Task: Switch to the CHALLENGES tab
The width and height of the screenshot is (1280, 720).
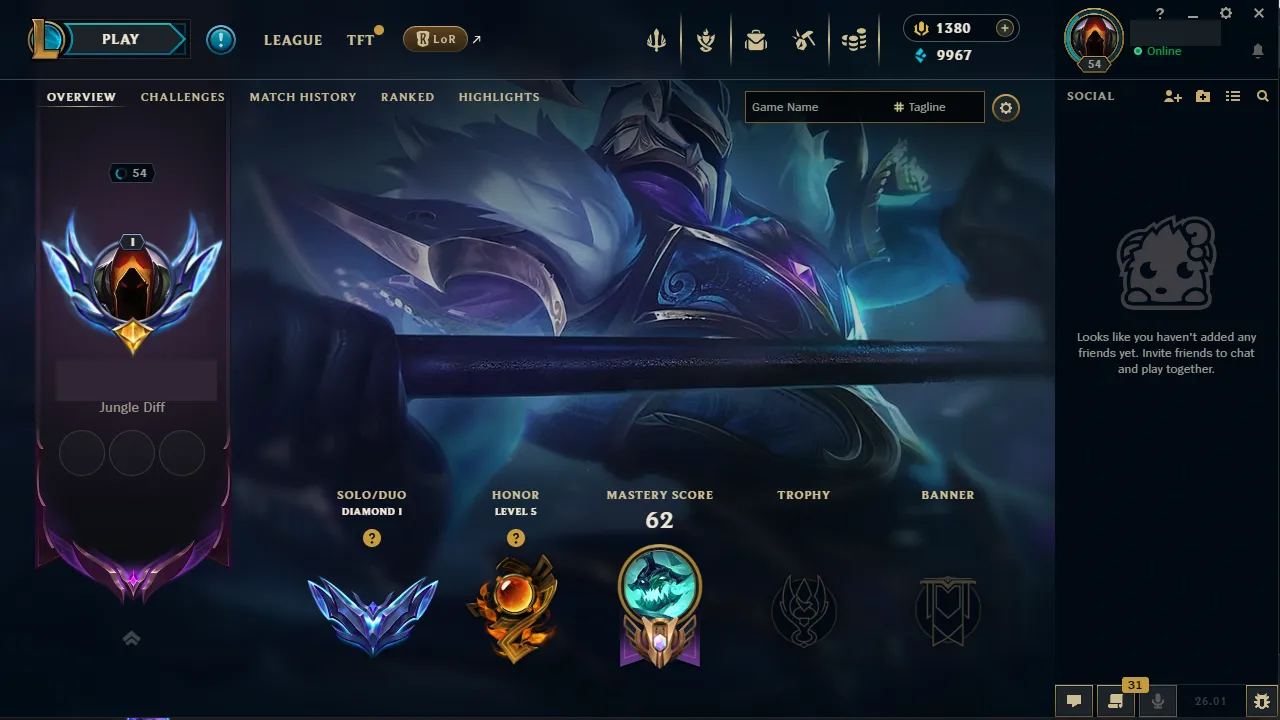Action: click(182, 97)
